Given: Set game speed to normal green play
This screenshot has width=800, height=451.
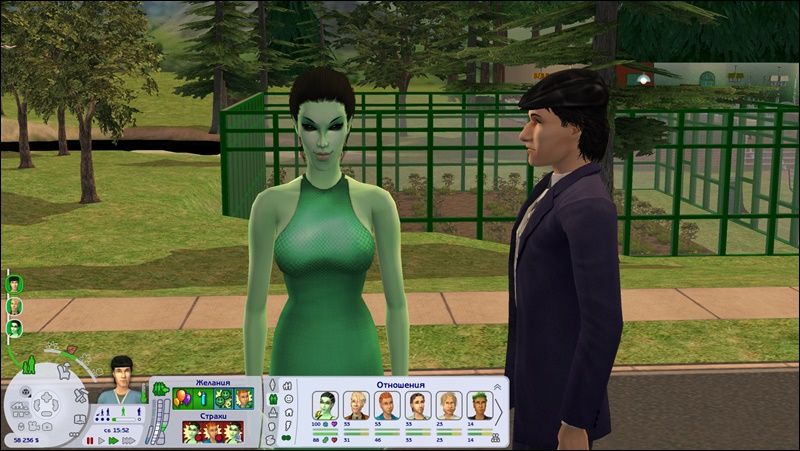Looking at the screenshot, I should tap(113, 440).
